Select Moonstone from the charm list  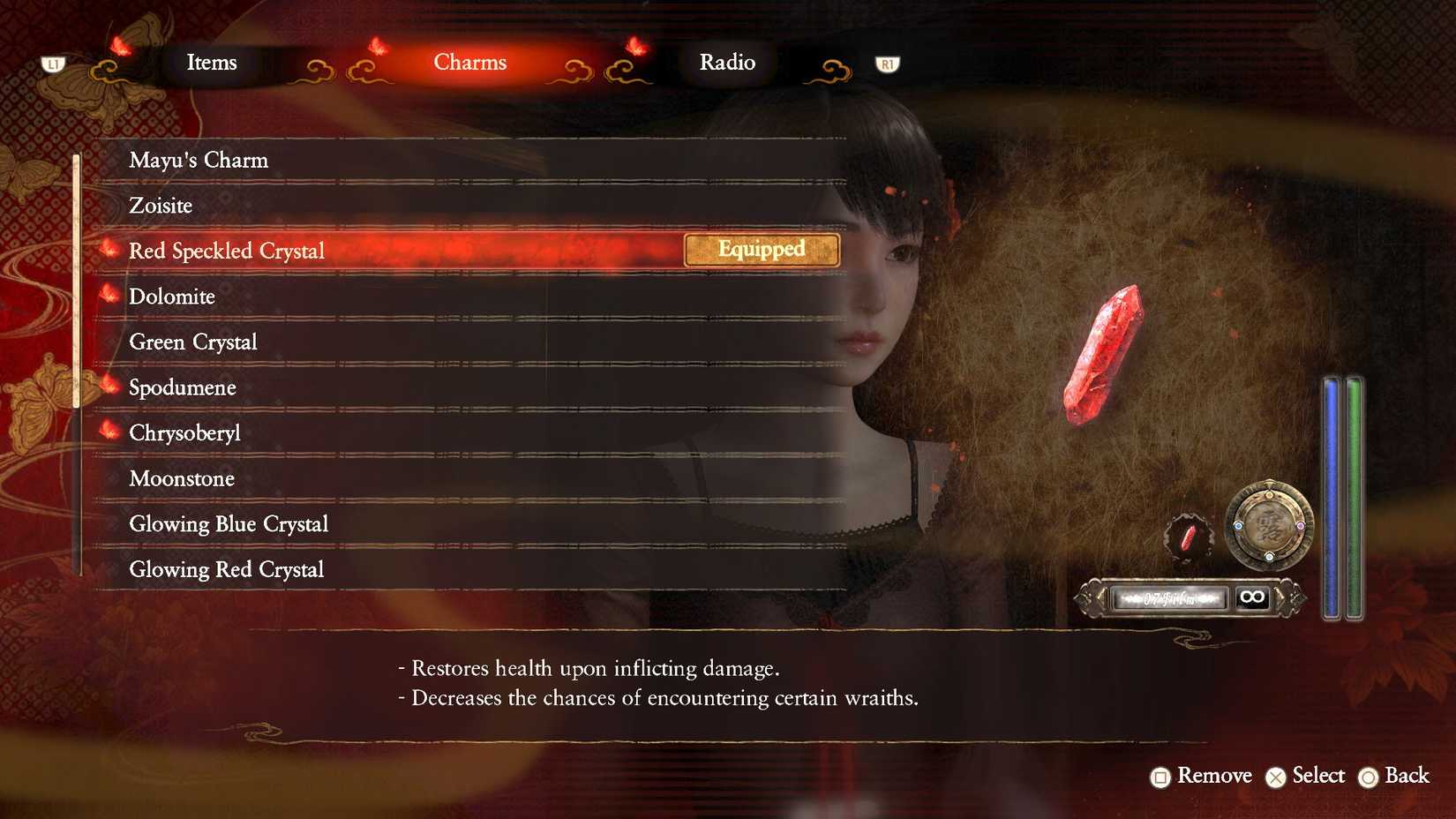(x=182, y=478)
